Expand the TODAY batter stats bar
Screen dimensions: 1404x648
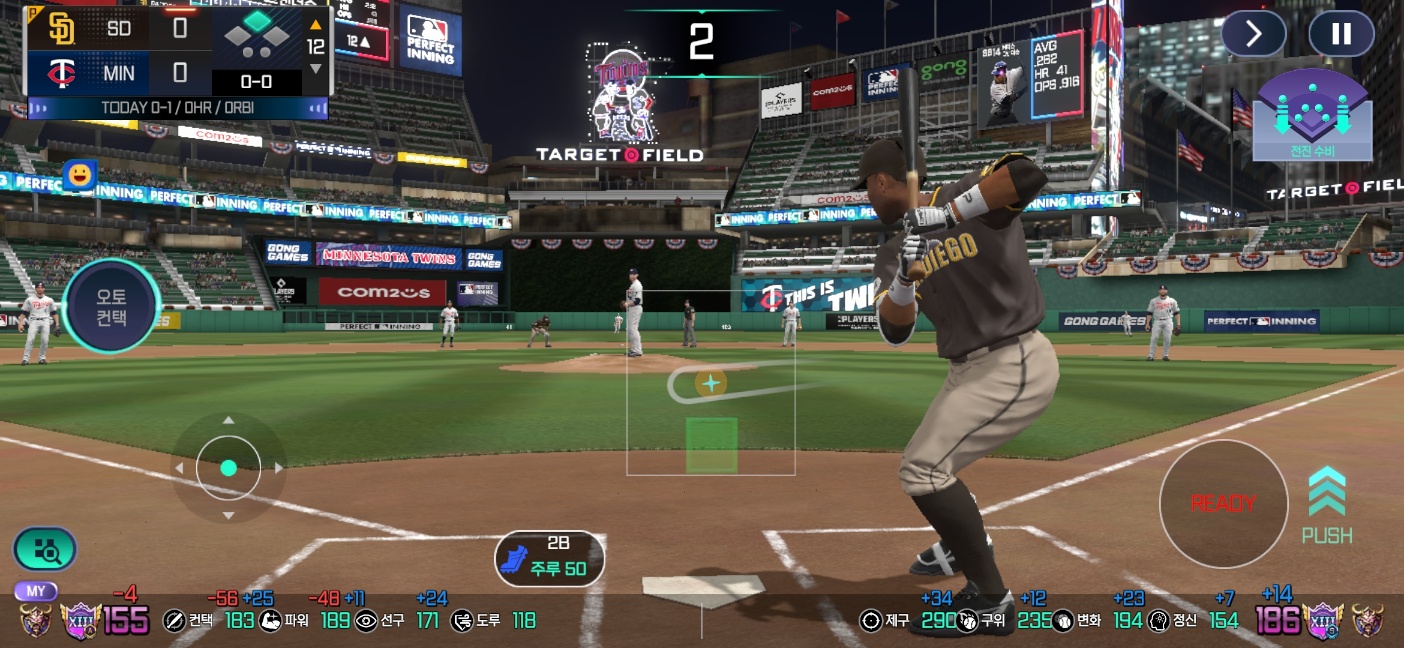(177, 108)
